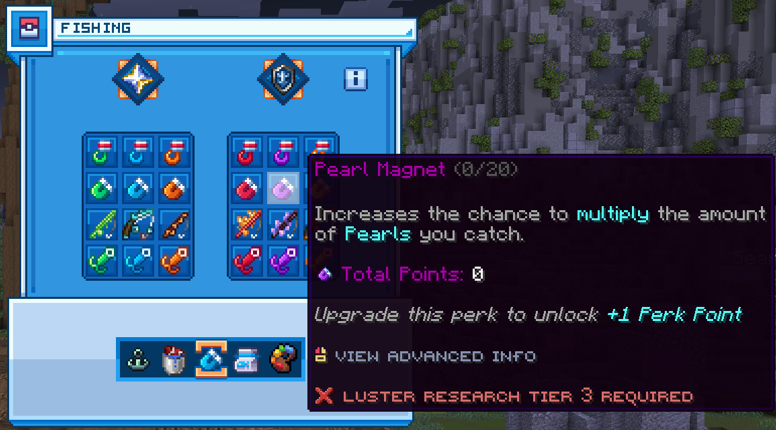Choose the blue hook perk

pos(138,153)
